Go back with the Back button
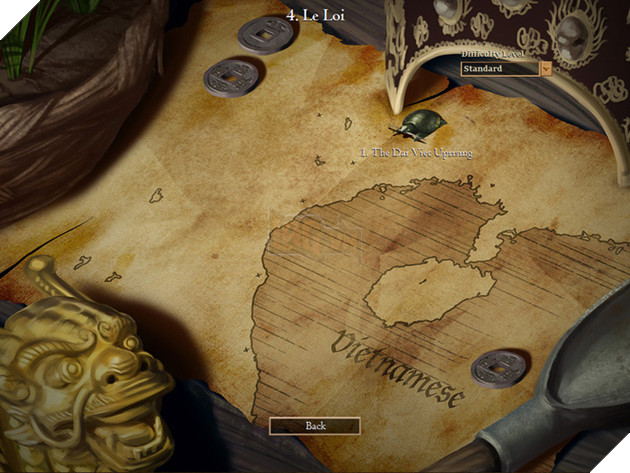Image resolution: width=630 pixels, height=473 pixels. [315, 426]
